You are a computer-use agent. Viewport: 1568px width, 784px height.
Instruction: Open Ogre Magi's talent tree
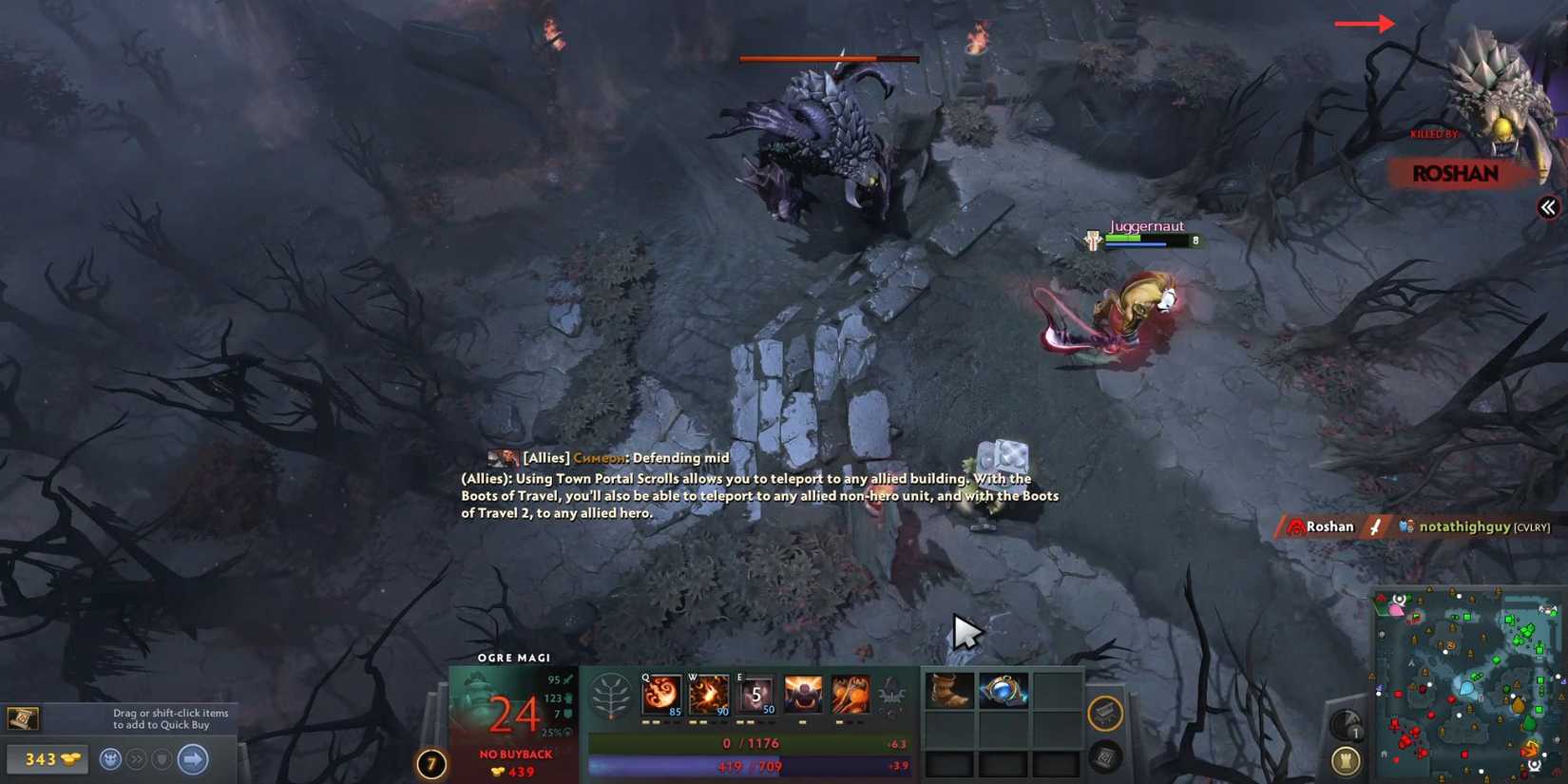click(610, 695)
